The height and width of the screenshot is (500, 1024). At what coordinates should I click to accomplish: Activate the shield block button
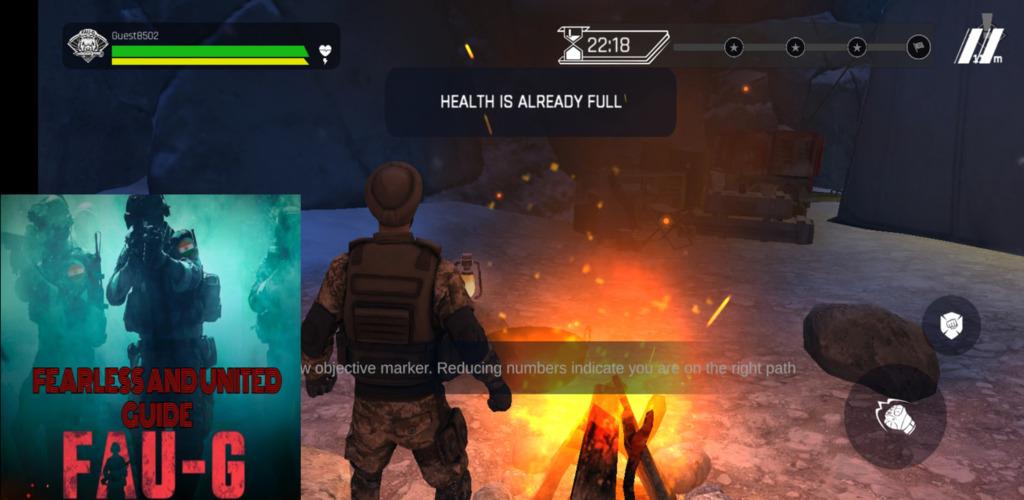point(950,324)
